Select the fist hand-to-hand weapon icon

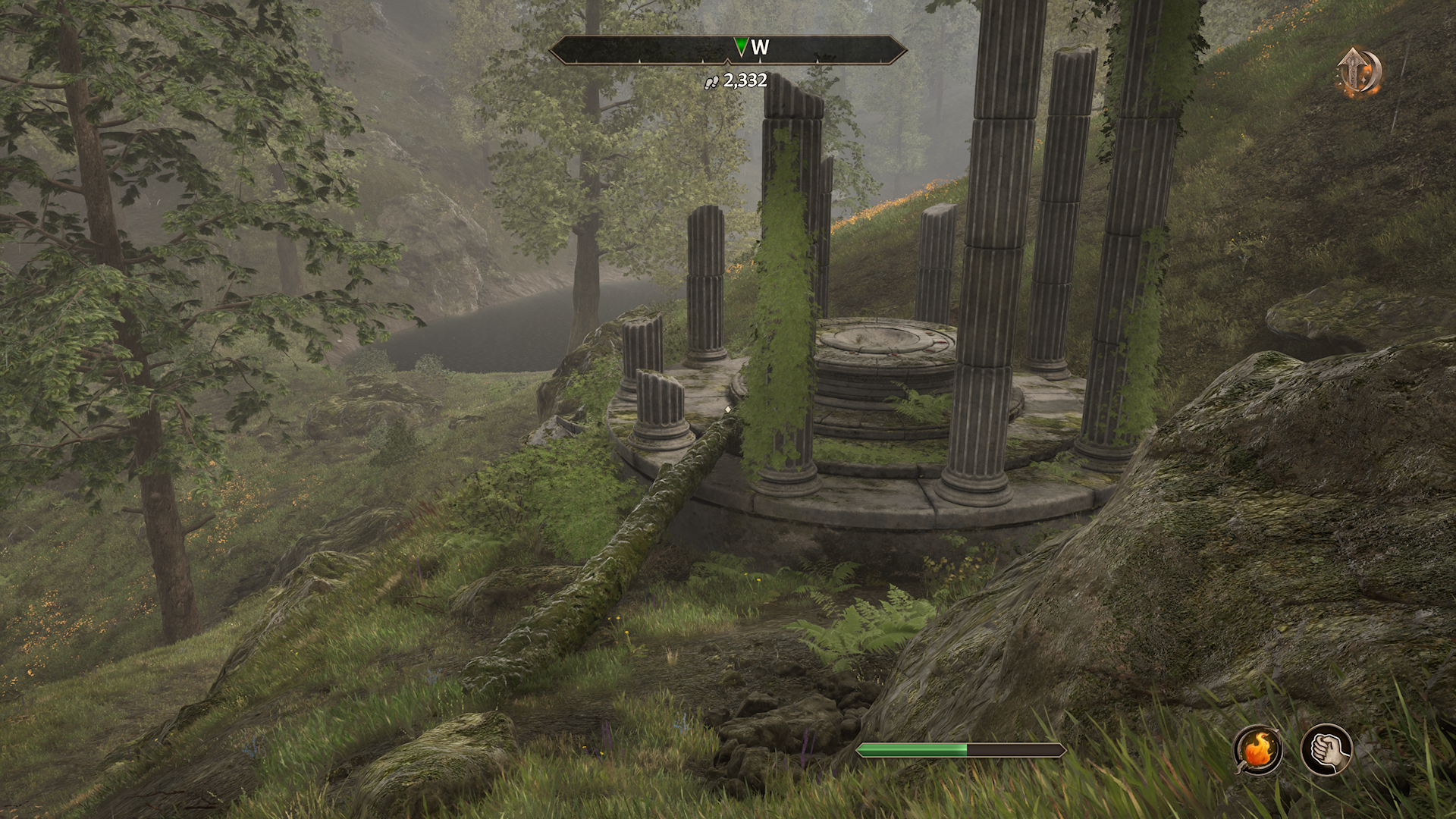tap(1326, 749)
